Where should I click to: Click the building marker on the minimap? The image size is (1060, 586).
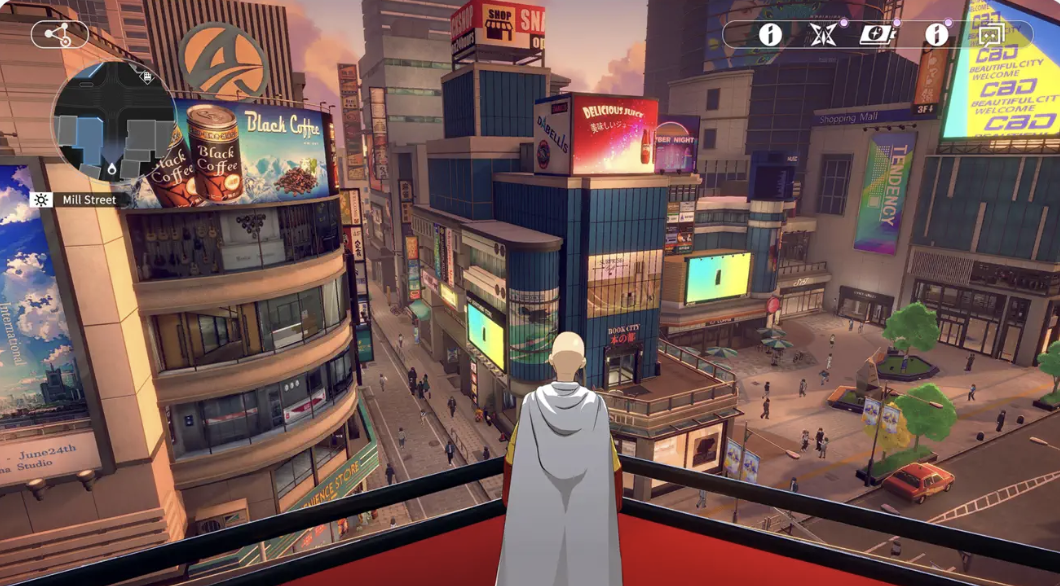tap(147, 76)
